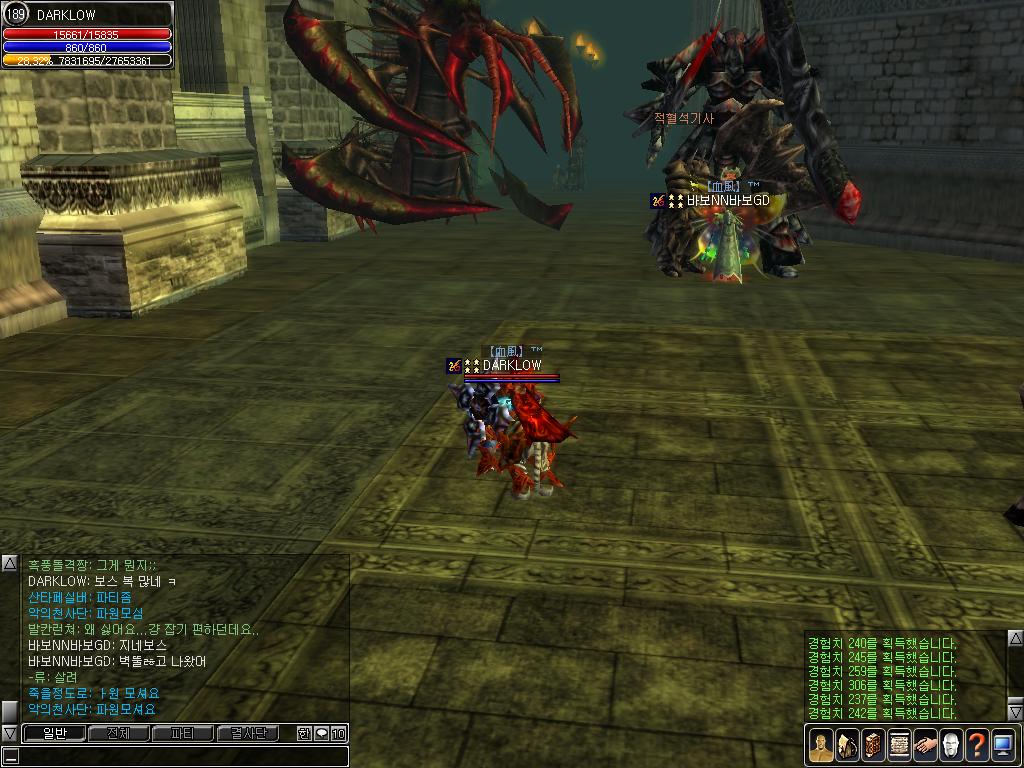Click the handshake party icon
This screenshot has height=768, width=1024.
click(x=924, y=746)
